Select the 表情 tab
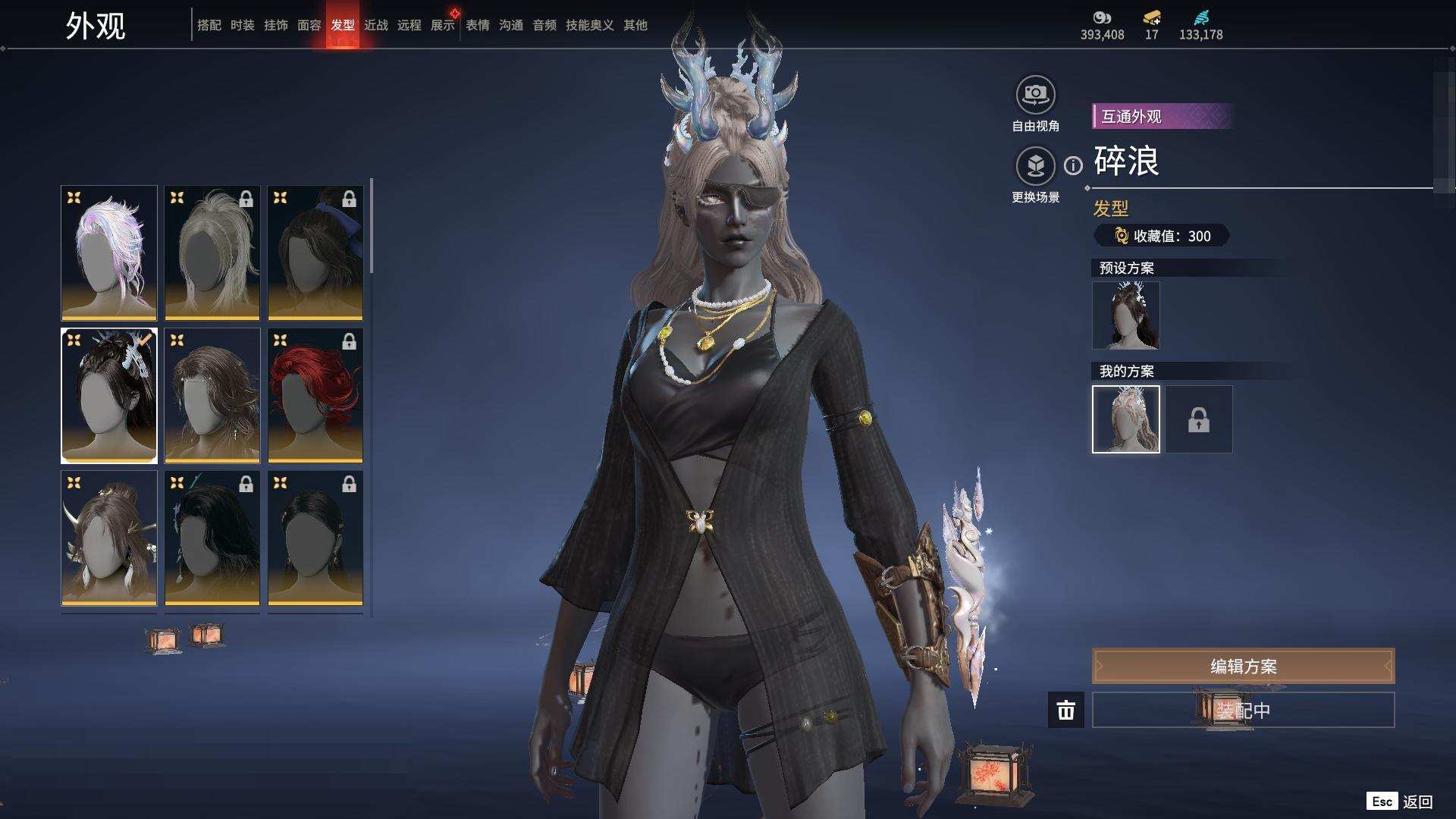This screenshot has width=1456, height=819. pos(477,25)
